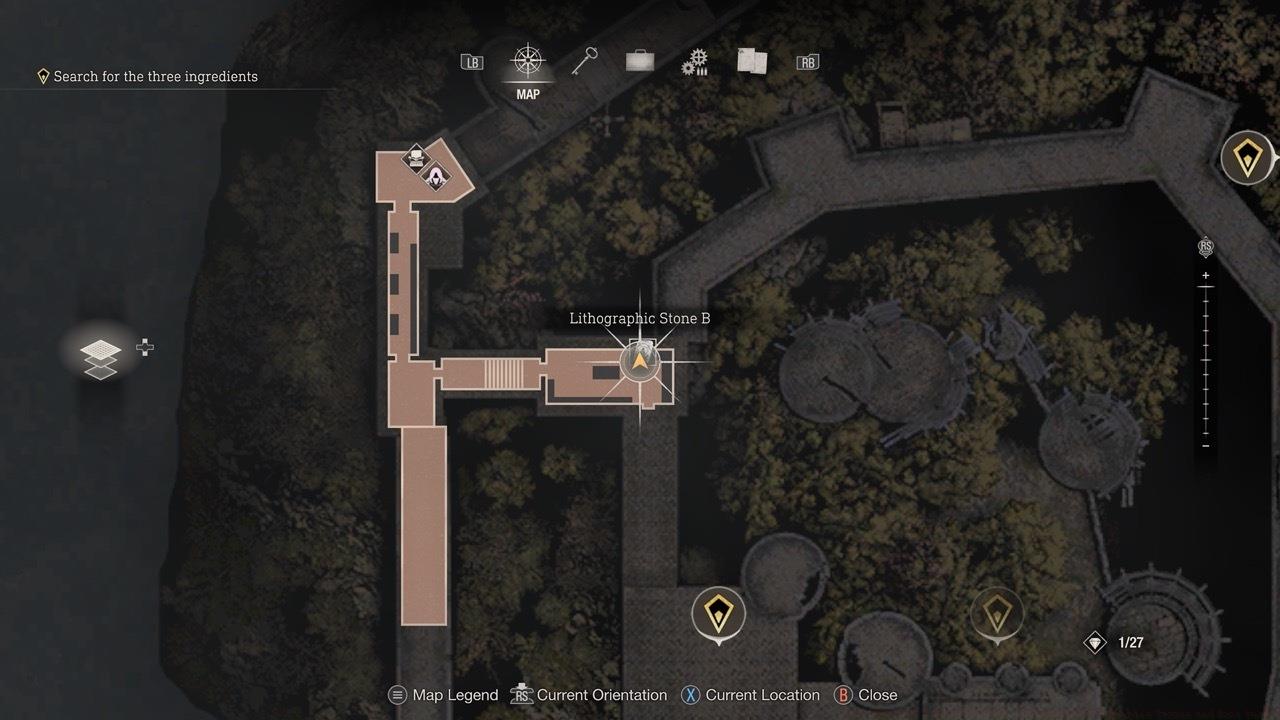The height and width of the screenshot is (720, 1280).
Task: Select the briefcase inventory icon
Action: point(639,60)
